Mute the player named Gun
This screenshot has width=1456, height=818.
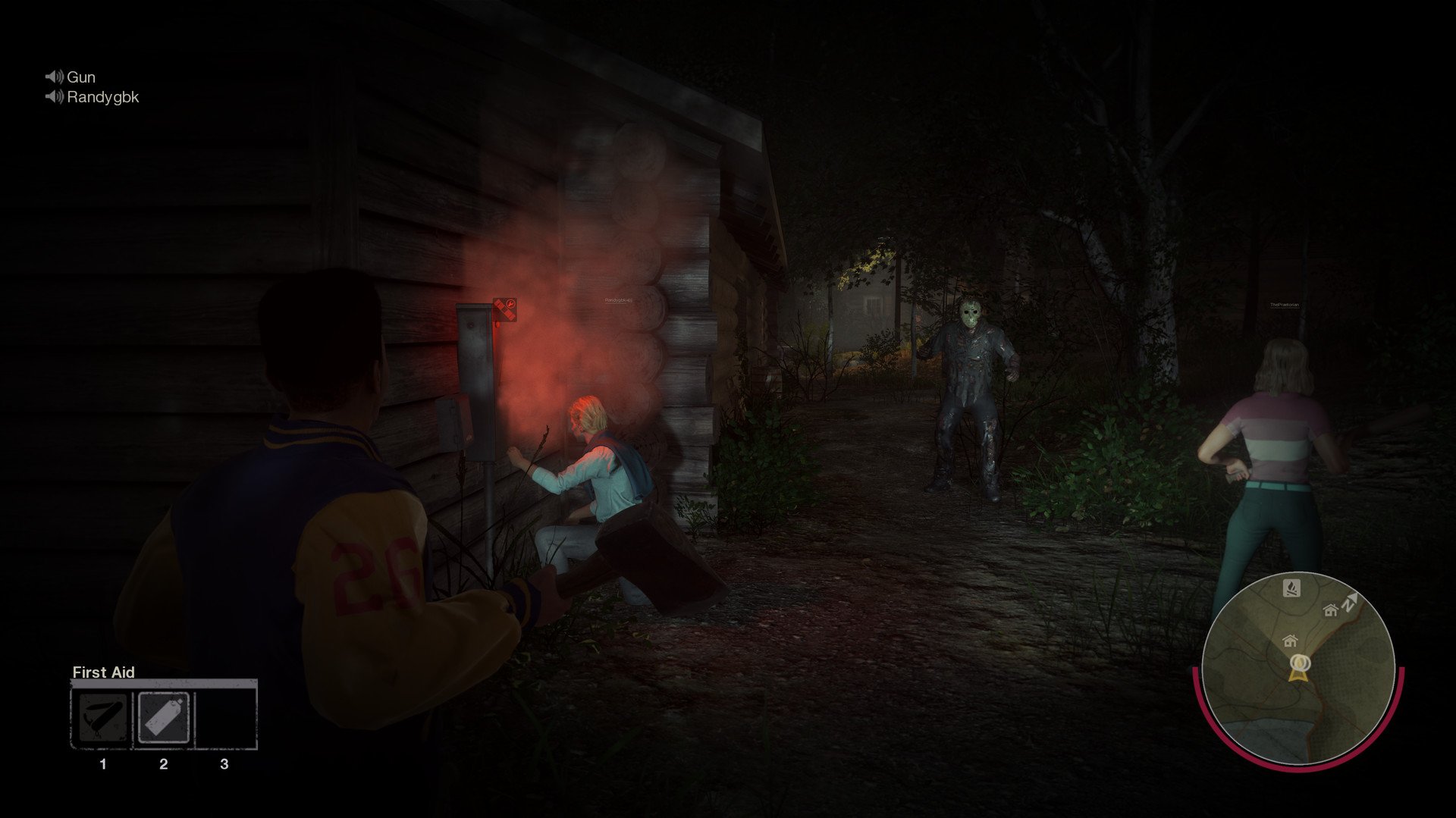coord(53,77)
